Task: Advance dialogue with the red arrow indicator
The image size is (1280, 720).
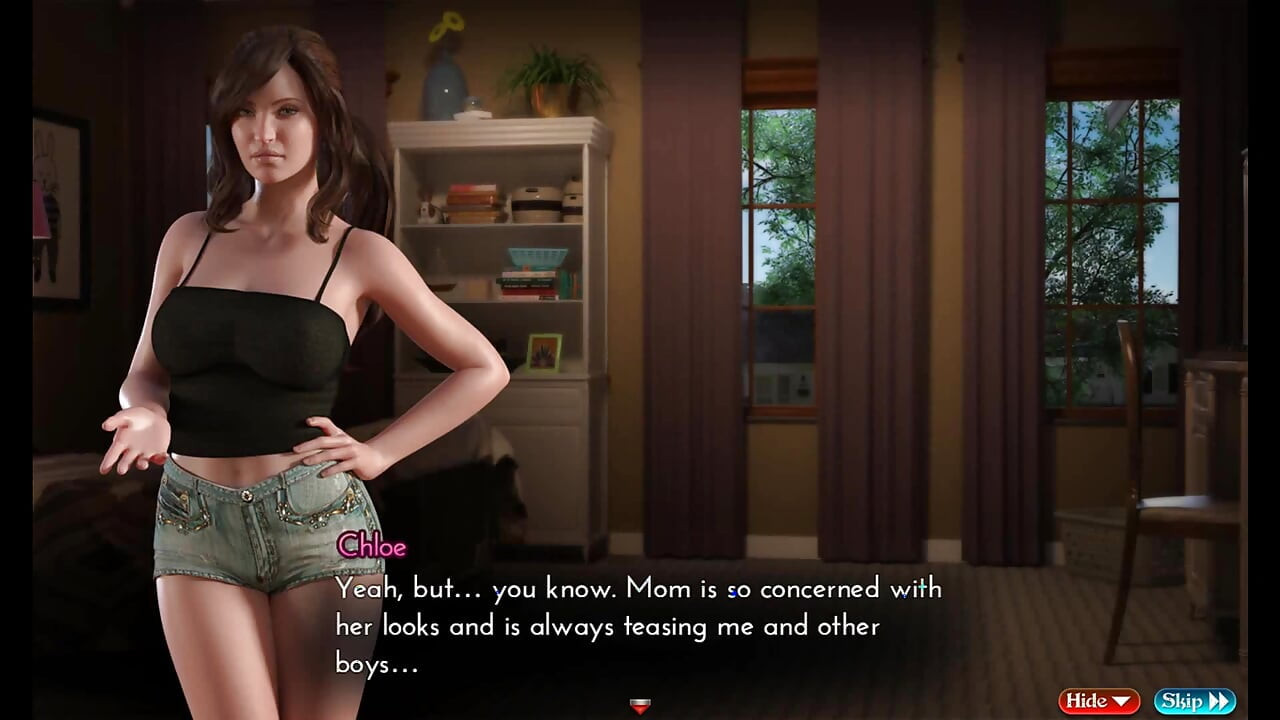Action: pyautogui.click(x=640, y=706)
